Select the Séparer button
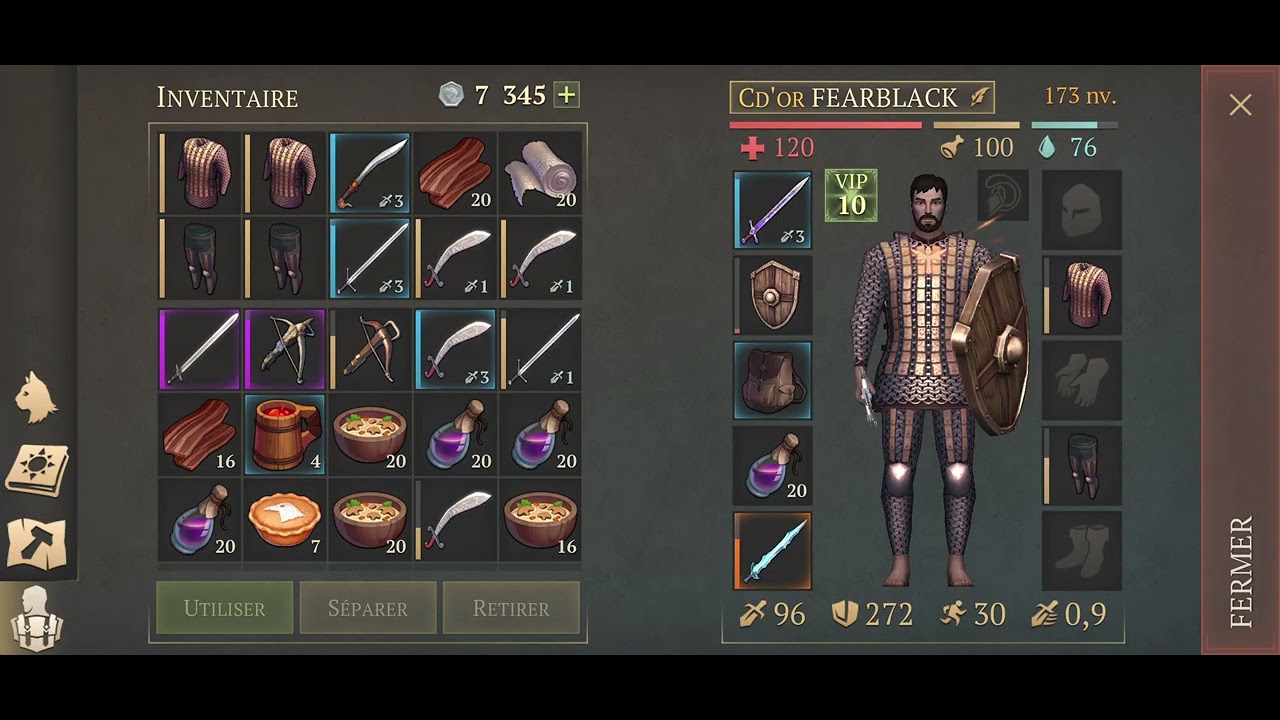Image resolution: width=1280 pixels, height=720 pixels. point(368,608)
